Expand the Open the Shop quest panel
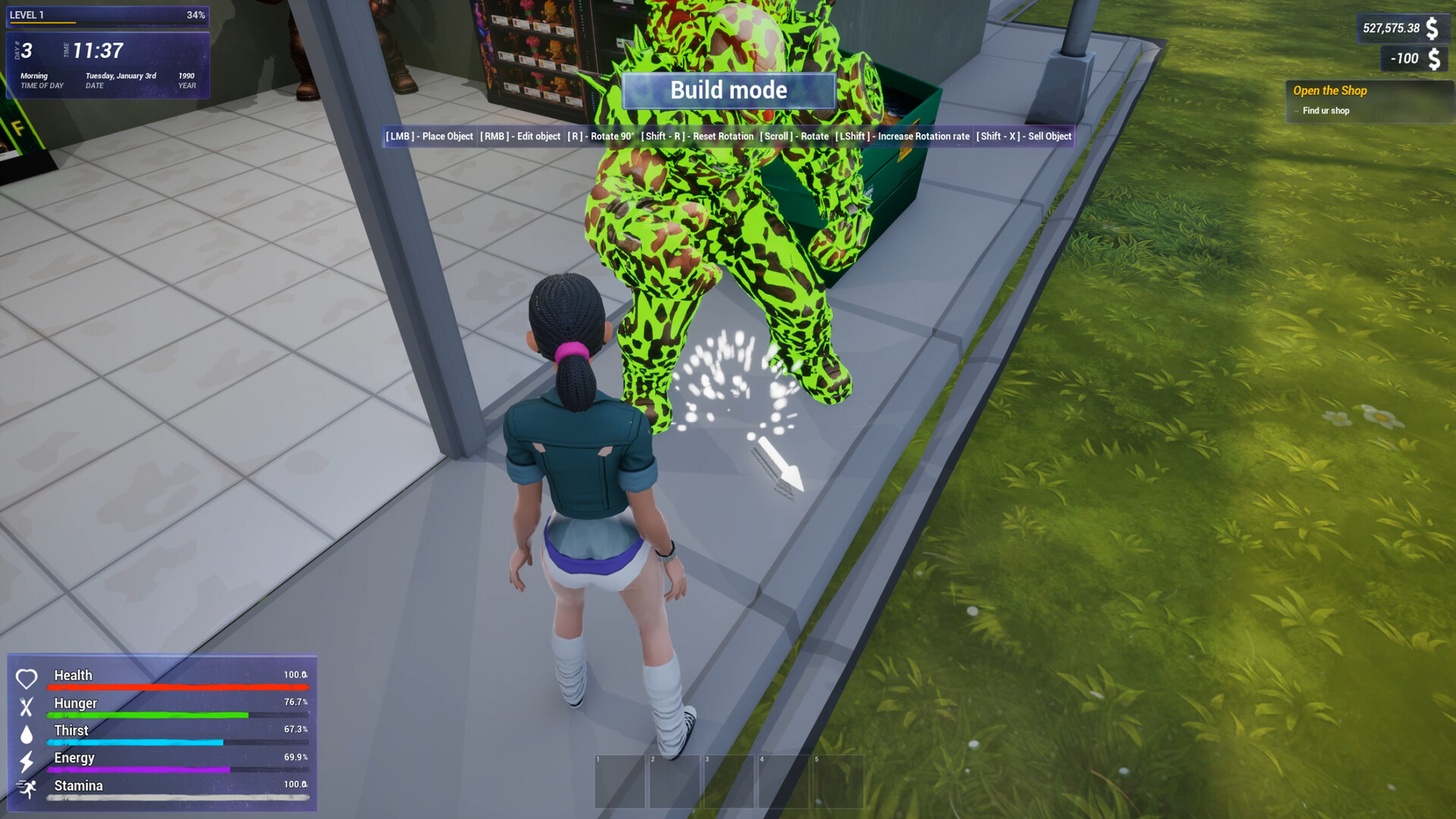The image size is (1456, 819). pyautogui.click(x=1330, y=91)
